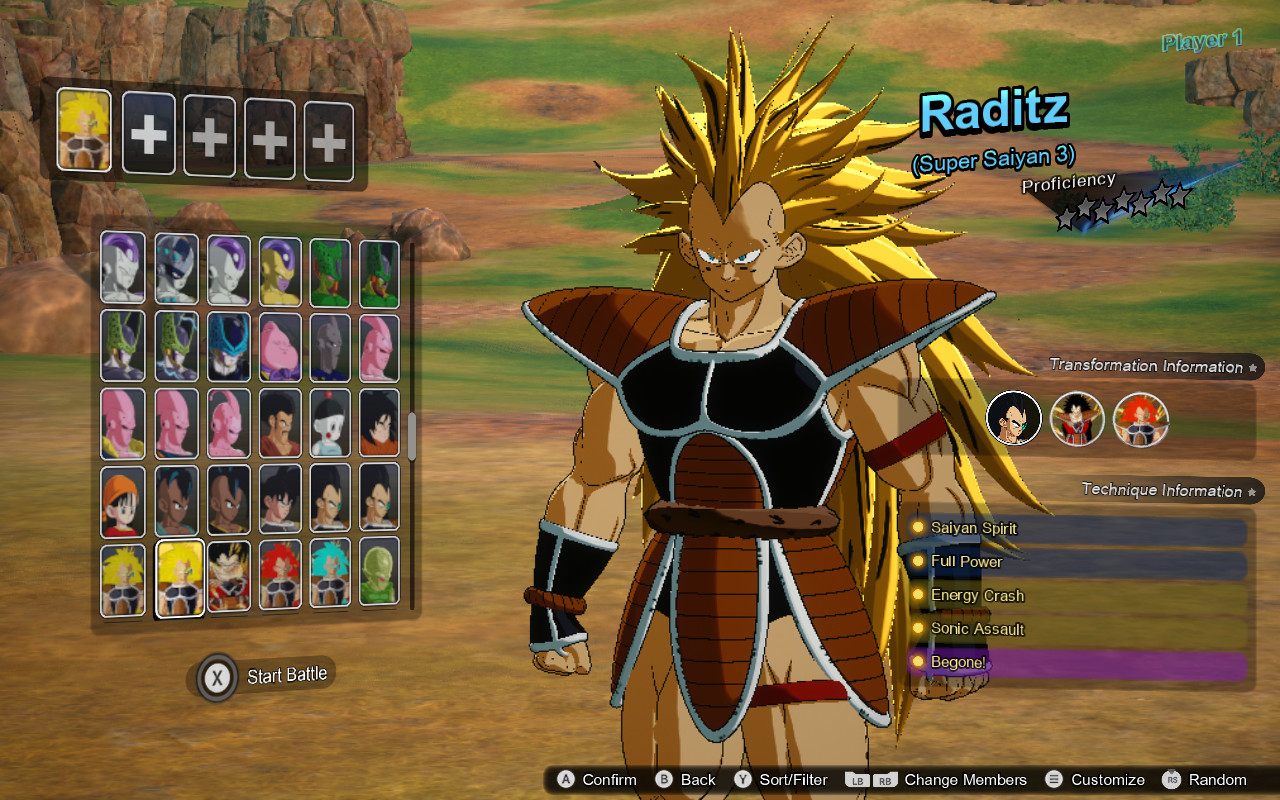This screenshot has height=800, width=1280.
Task: Open the Customize menu
Action: pyautogui.click(x=1110, y=779)
